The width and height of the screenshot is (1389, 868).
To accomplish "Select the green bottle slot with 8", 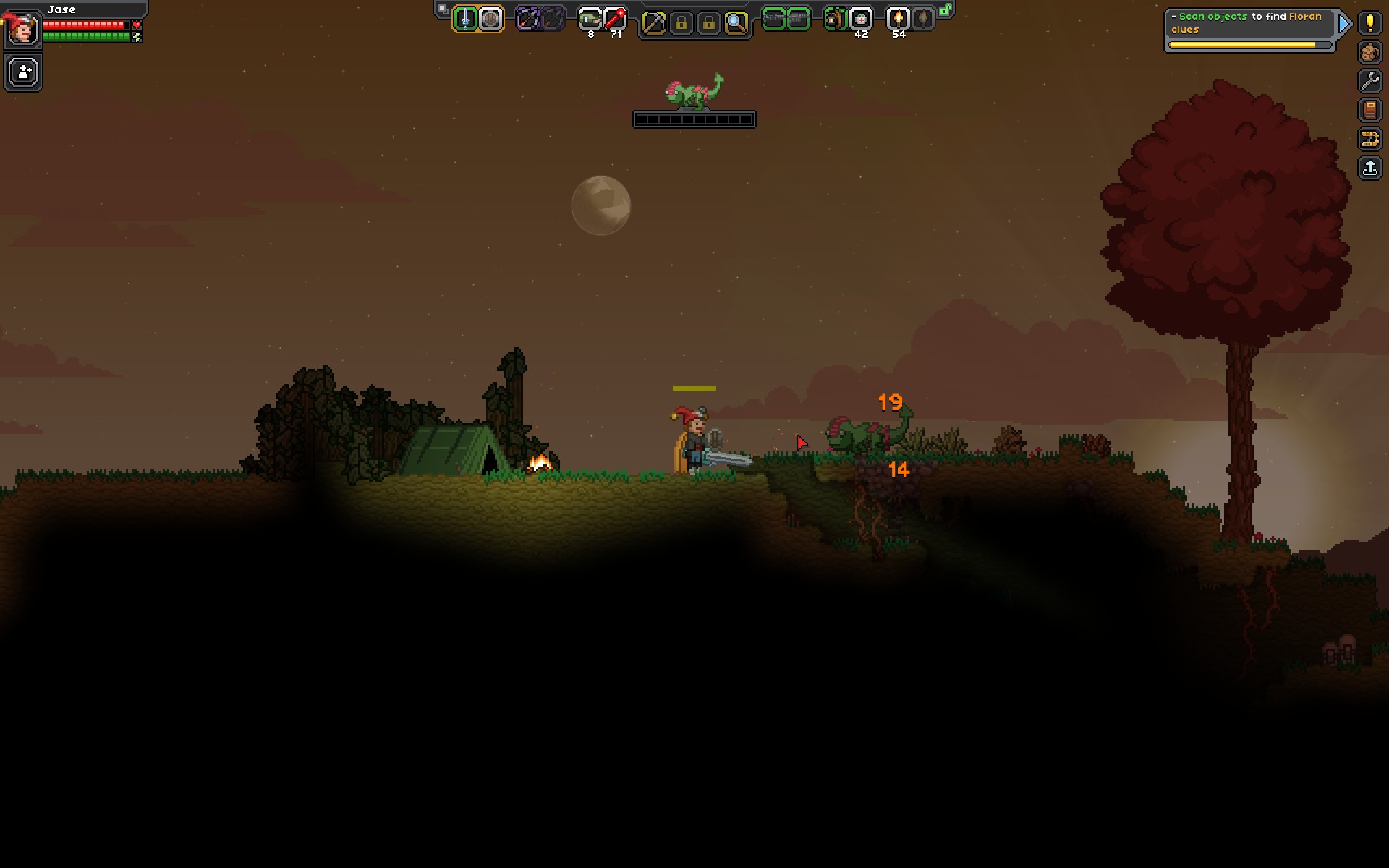I will pos(590,20).
